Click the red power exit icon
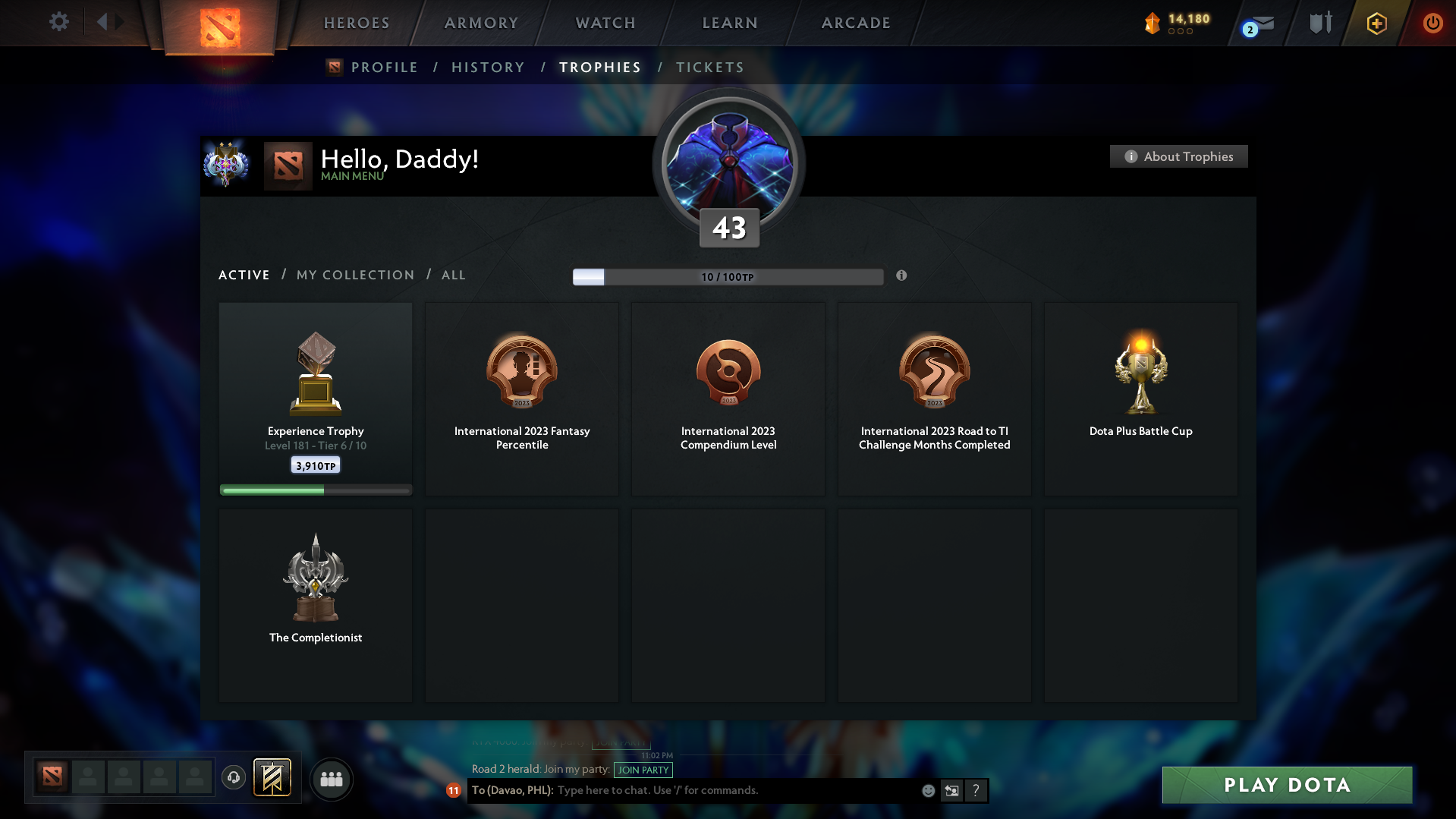 [1432, 23]
